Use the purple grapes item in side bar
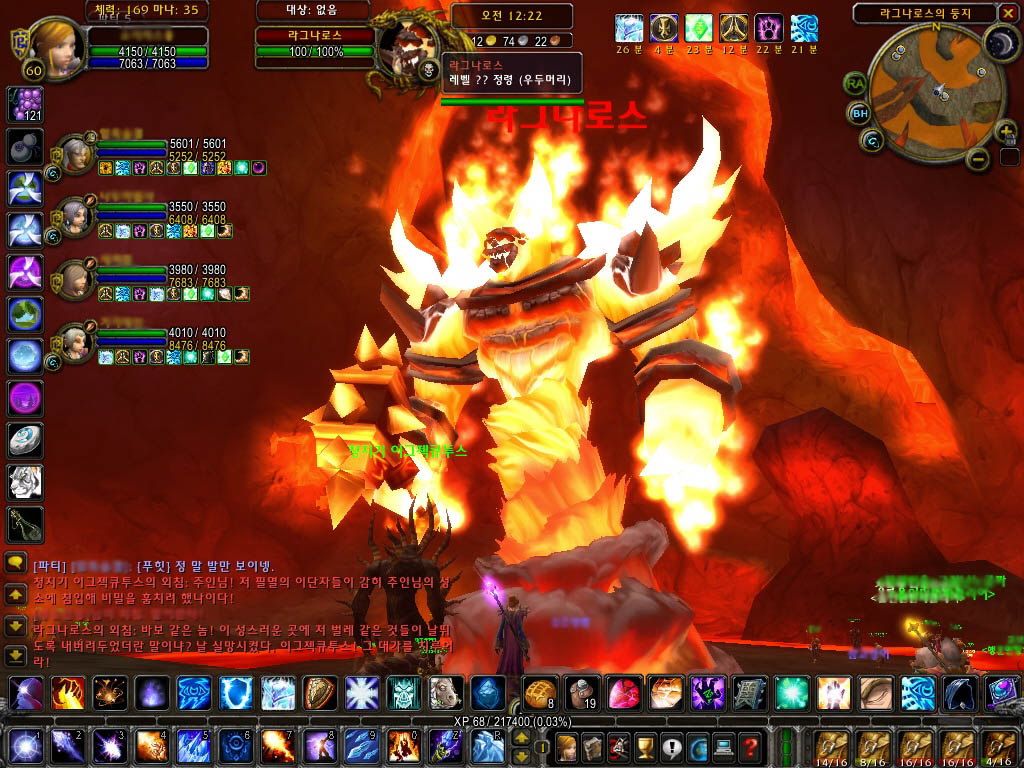Viewport: 1024px width, 768px height. (x=24, y=104)
